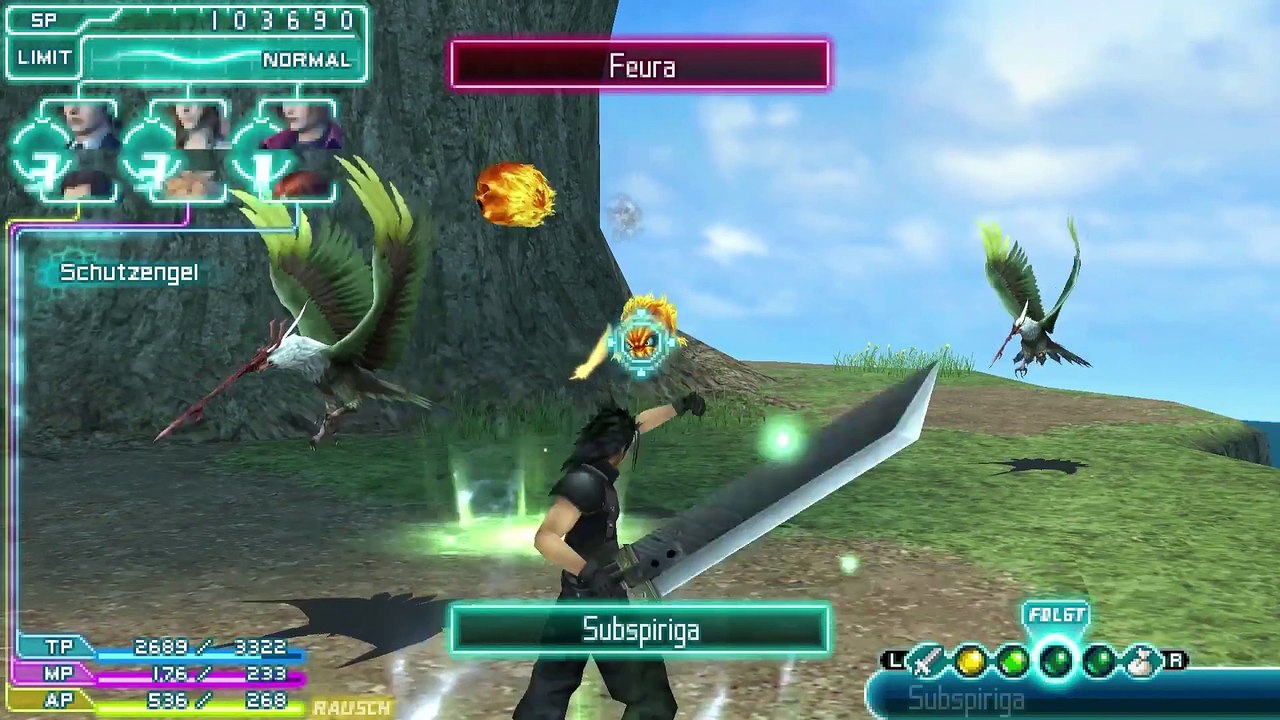Select the bright green materia slot
Screen dimensions: 1280x720
(1013, 661)
